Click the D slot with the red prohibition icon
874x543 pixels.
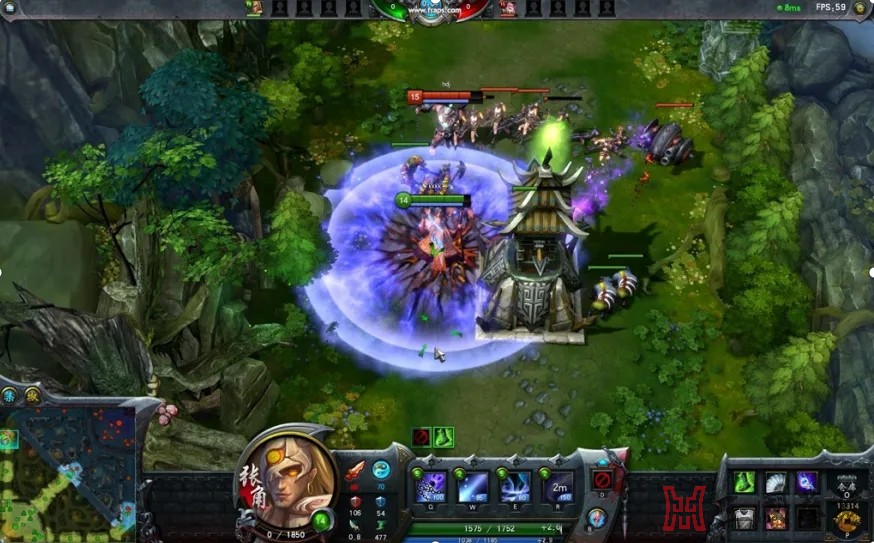click(x=601, y=480)
